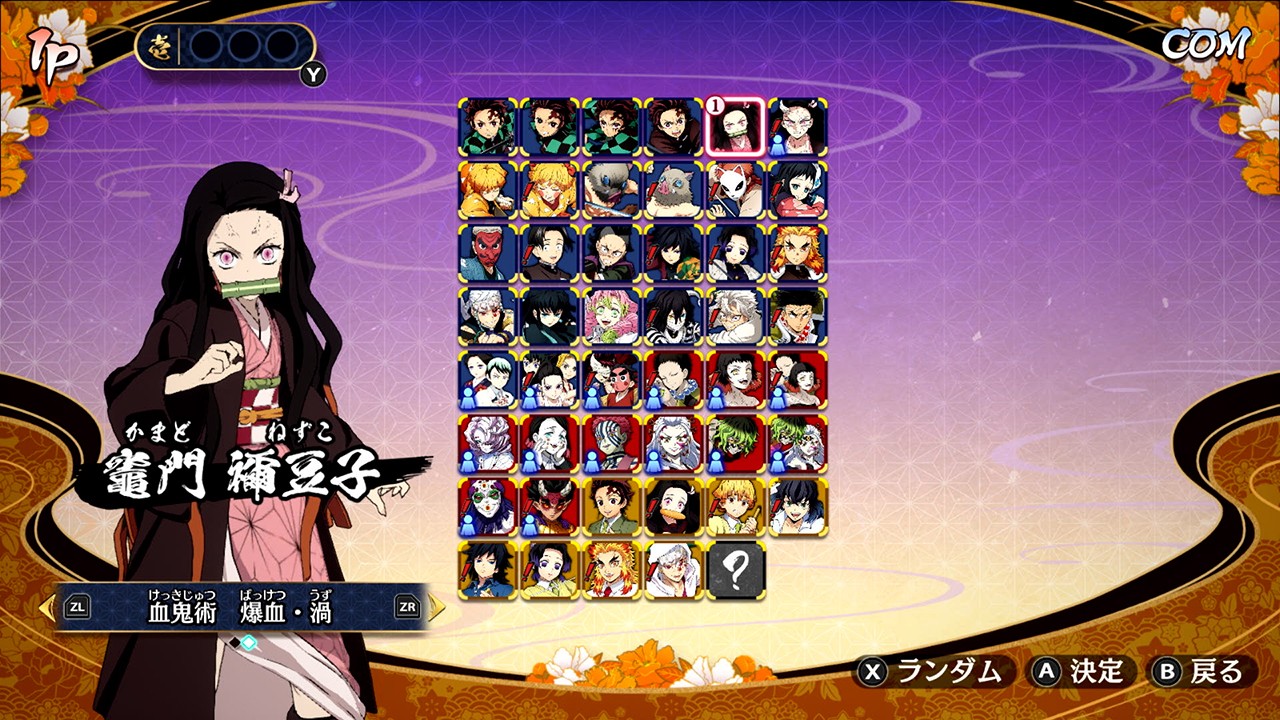Viewport: 1280px width, 720px height.
Task: Select white-haired Sanemi Shinazugawa
Action: click(x=736, y=316)
